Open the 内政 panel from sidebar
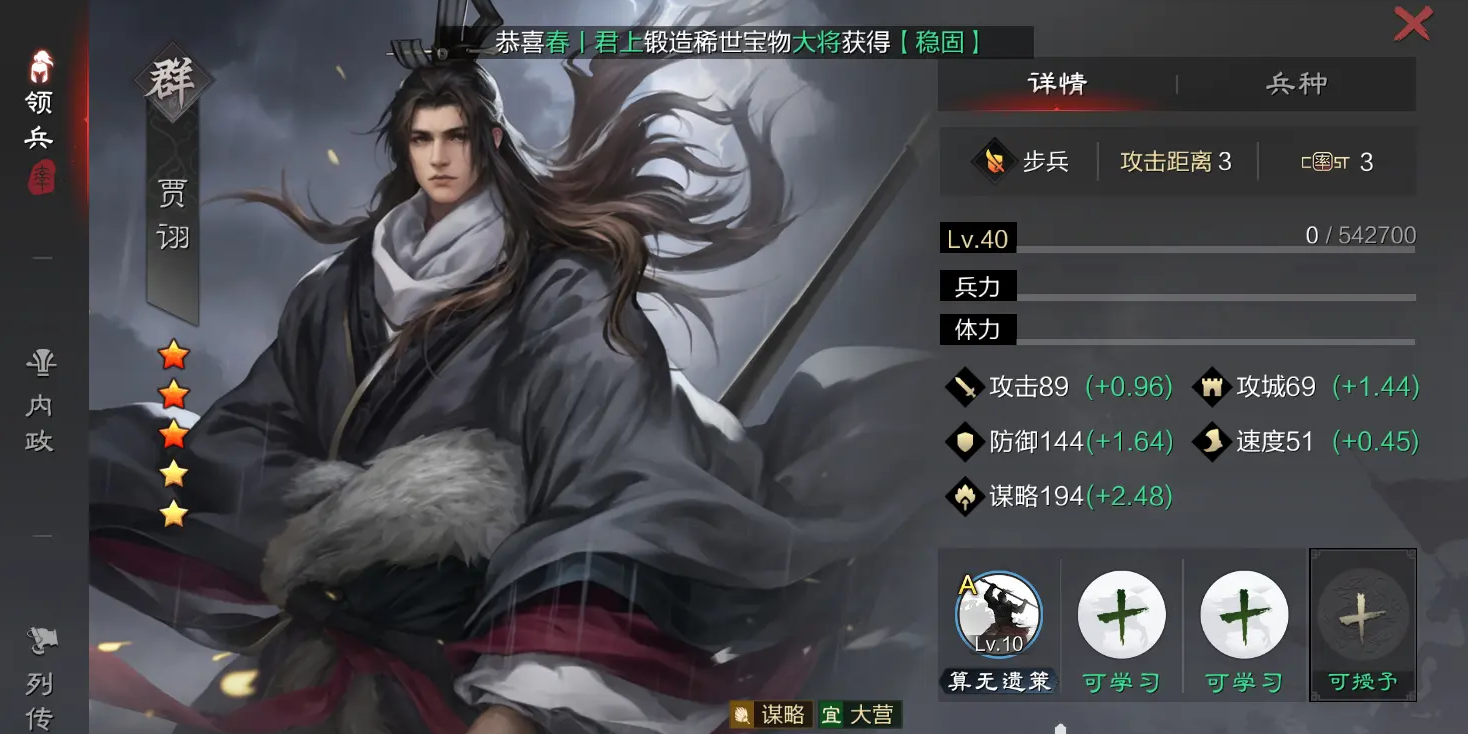This screenshot has width=1468, height=734. pyautogui.click(x=40, y=400)
